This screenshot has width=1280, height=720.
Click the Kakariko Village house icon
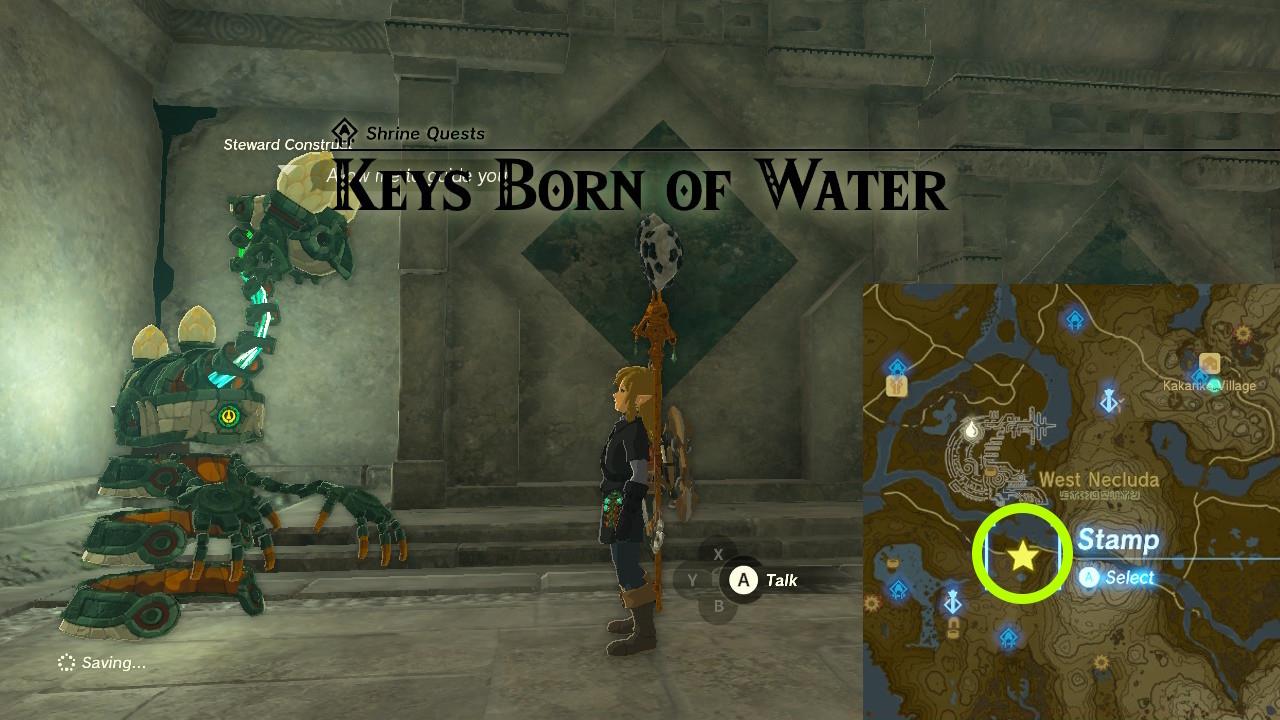click(x=1210, y=361)
